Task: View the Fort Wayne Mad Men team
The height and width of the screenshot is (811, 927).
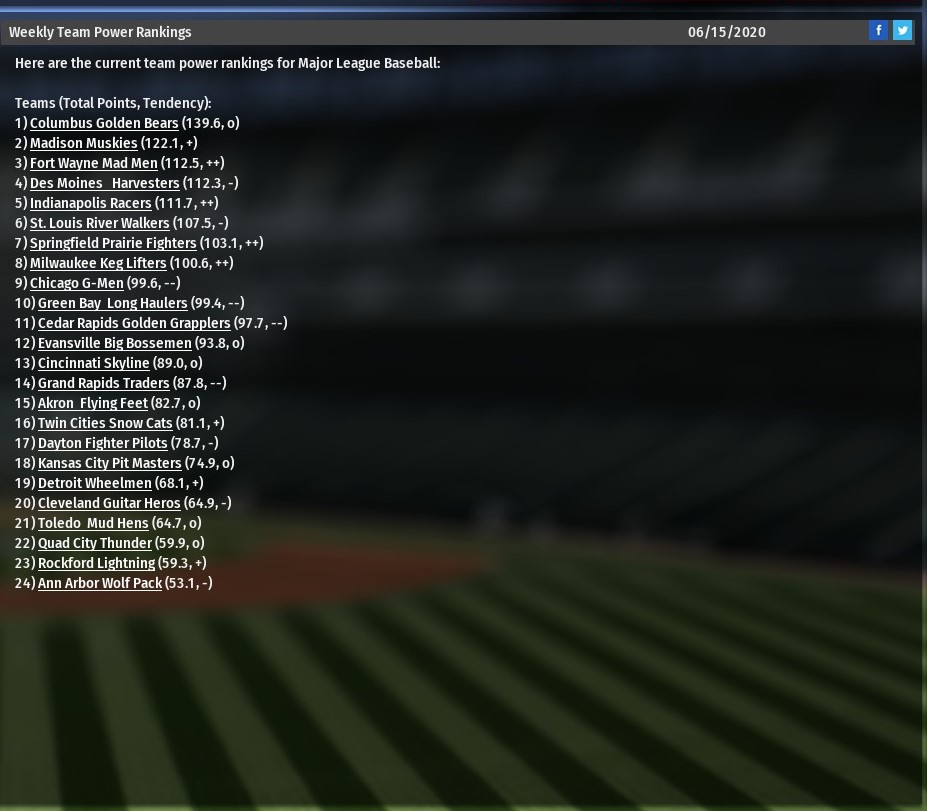Action: pos(93,163)
